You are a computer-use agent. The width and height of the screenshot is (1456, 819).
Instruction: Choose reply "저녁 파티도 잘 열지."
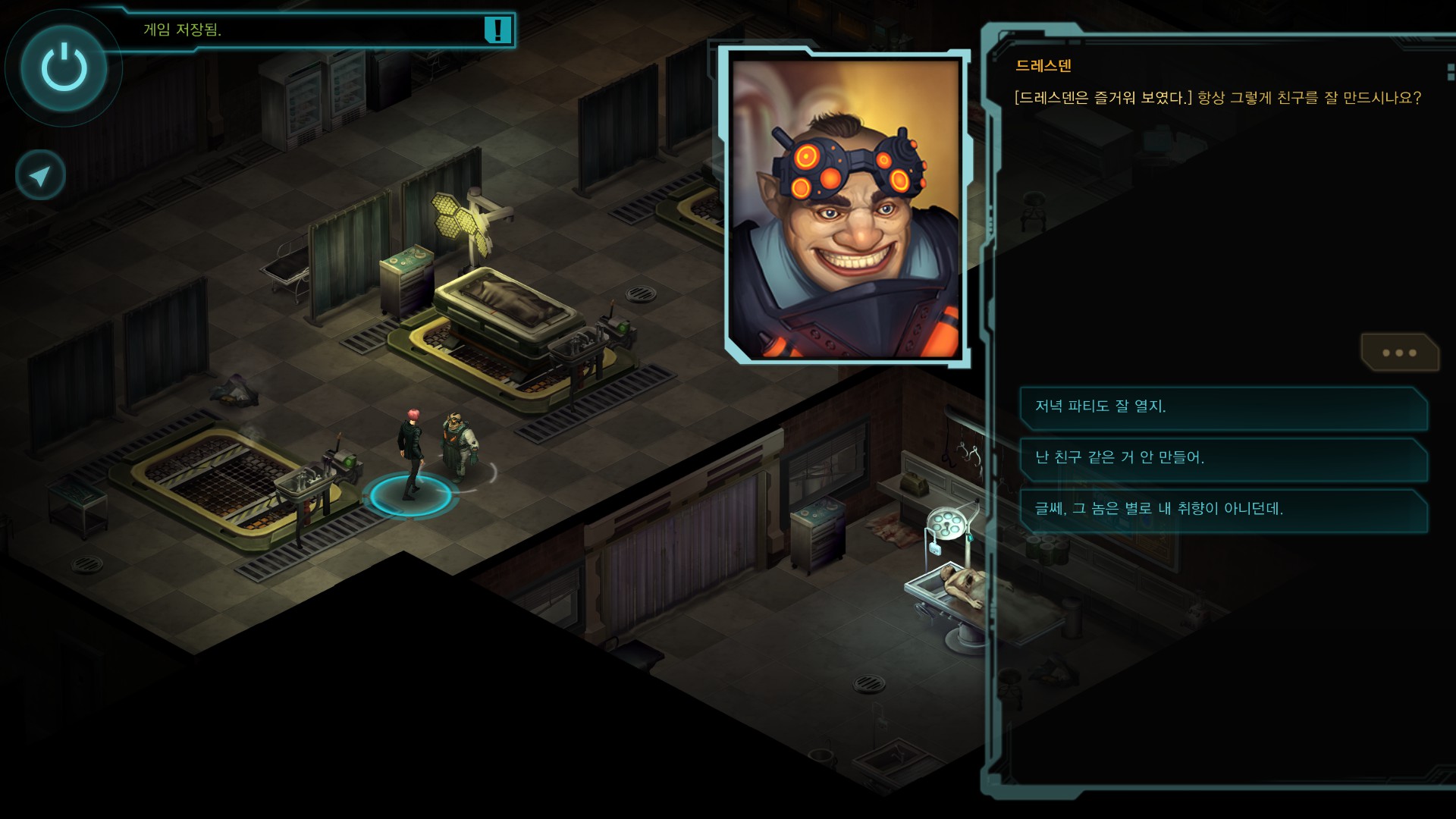1222,407
